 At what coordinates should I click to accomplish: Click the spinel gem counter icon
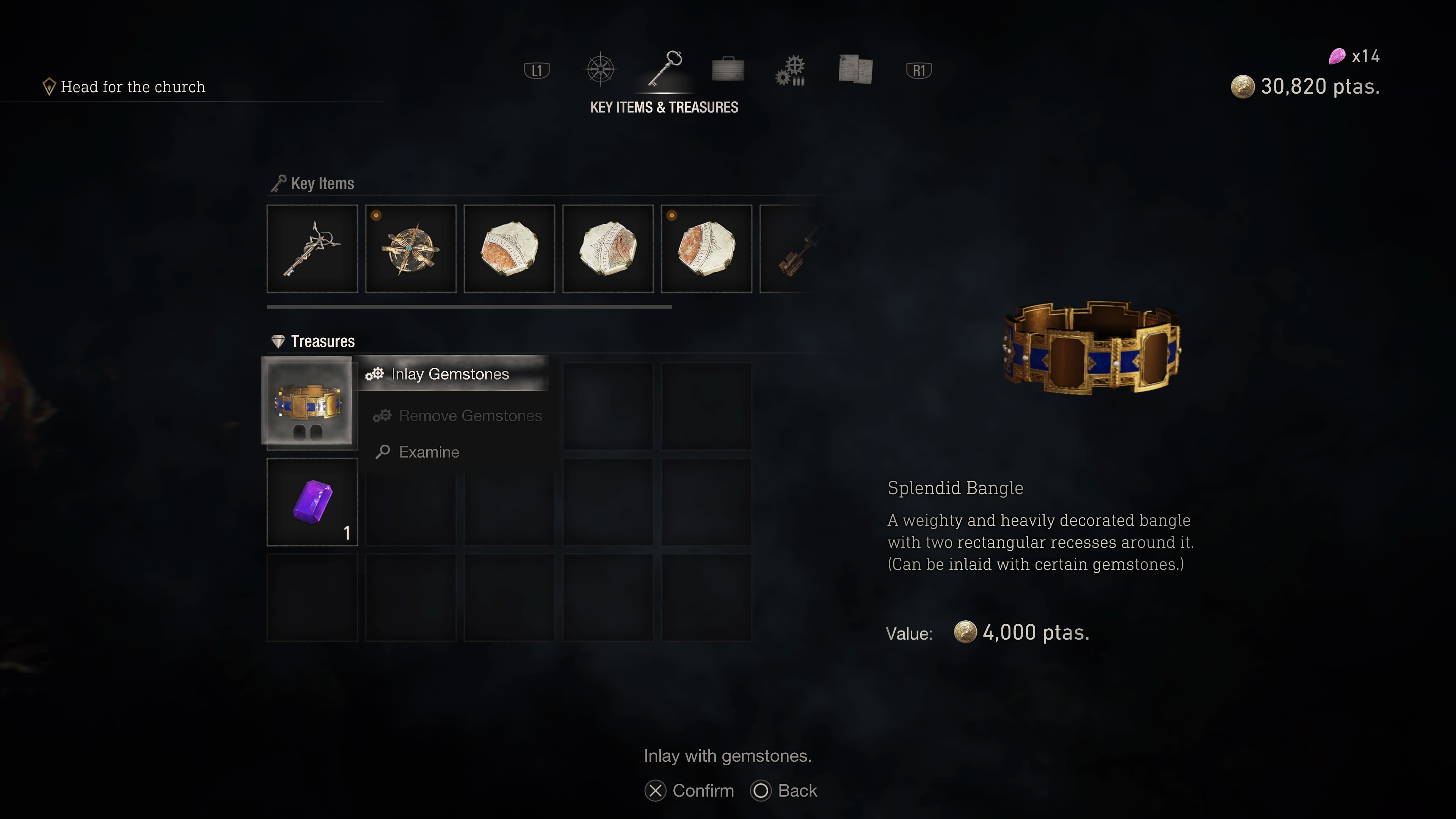[1337, 56]
